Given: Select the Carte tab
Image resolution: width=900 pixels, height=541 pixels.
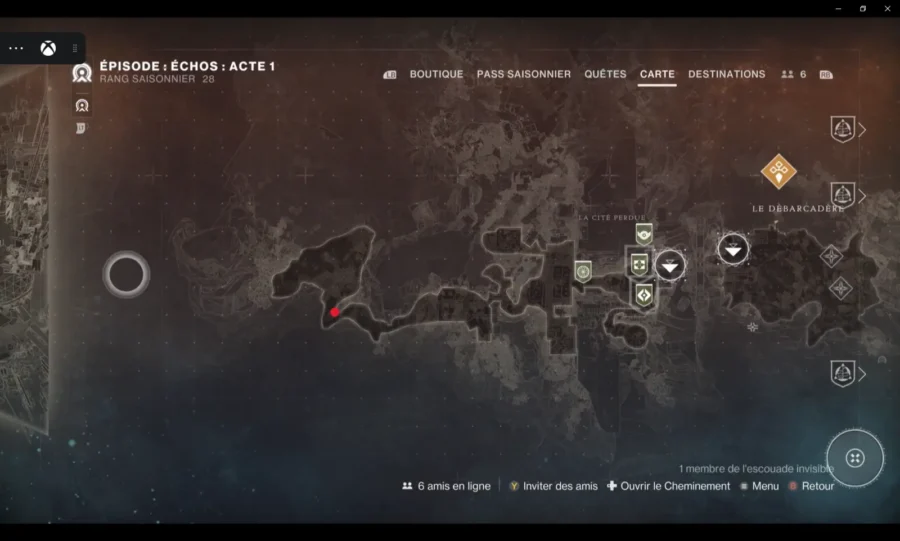Looking at the screenshot, I should [657, 74].
